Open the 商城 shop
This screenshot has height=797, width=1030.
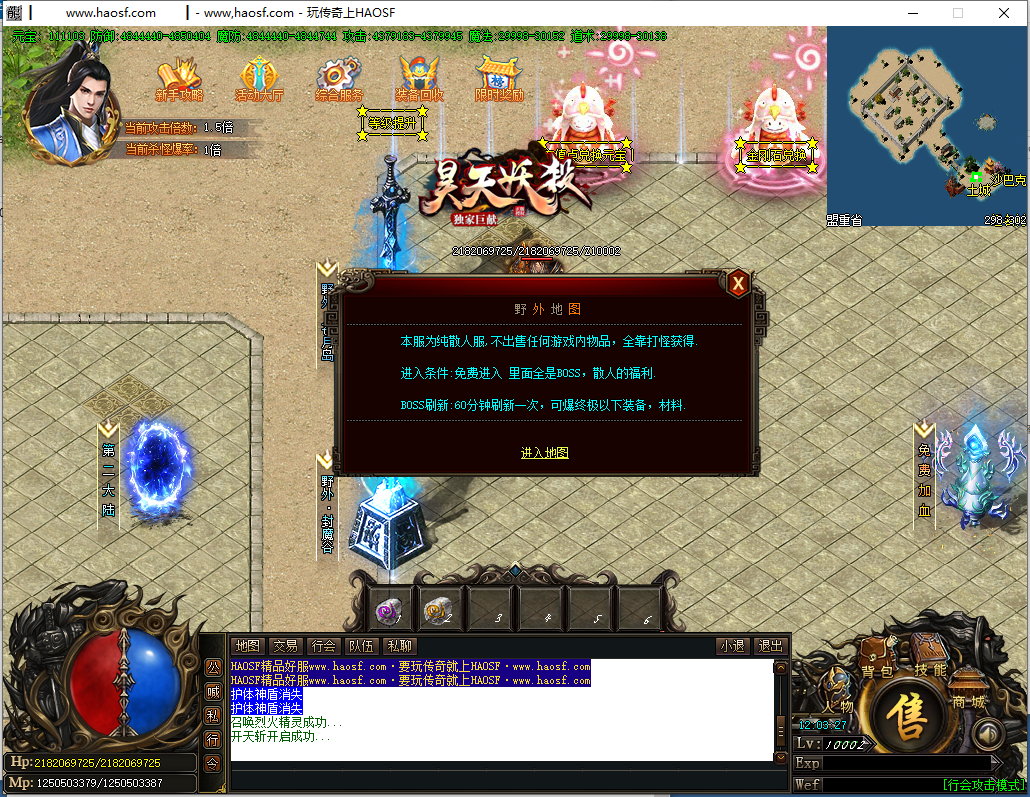pyautogui.click(x=967, y=692)
